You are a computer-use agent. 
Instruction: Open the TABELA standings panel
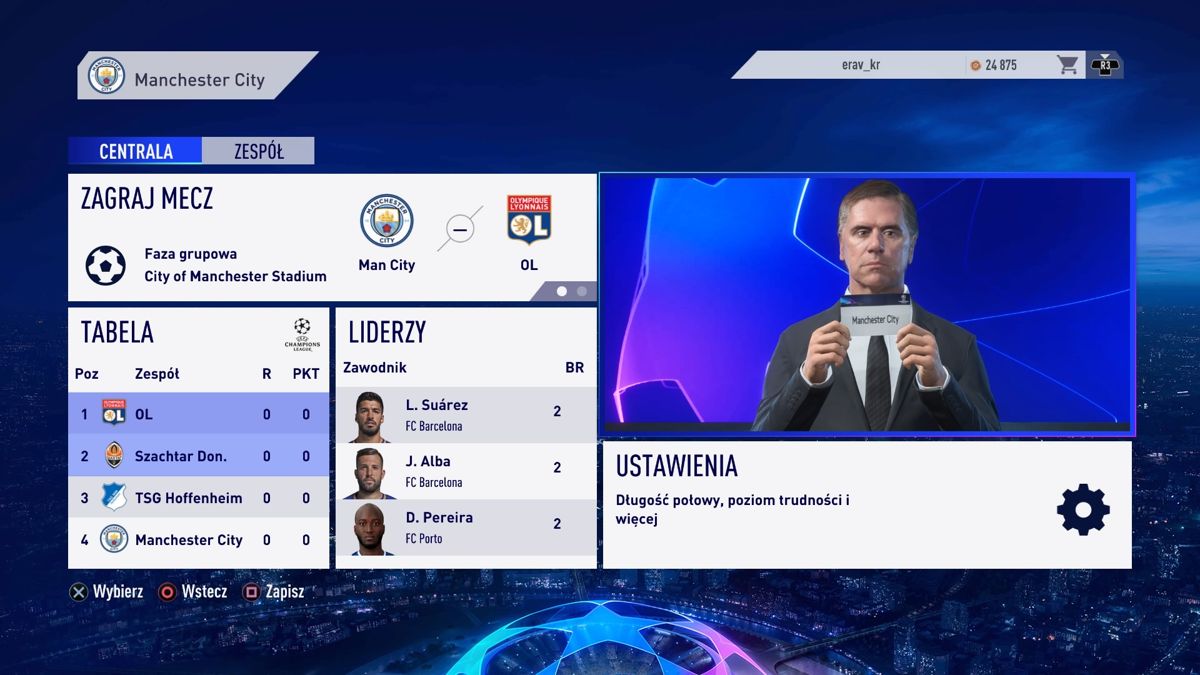pyautogui.click(x=198, y=333)
